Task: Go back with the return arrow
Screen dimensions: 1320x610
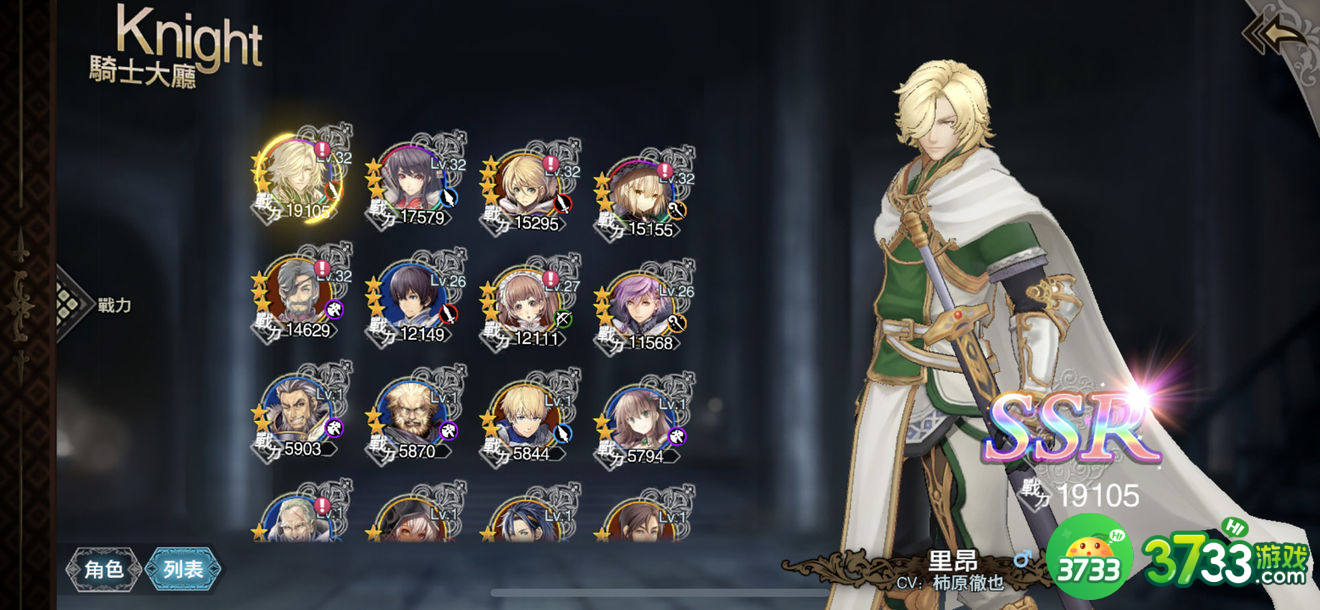Action: [1277, 34]
